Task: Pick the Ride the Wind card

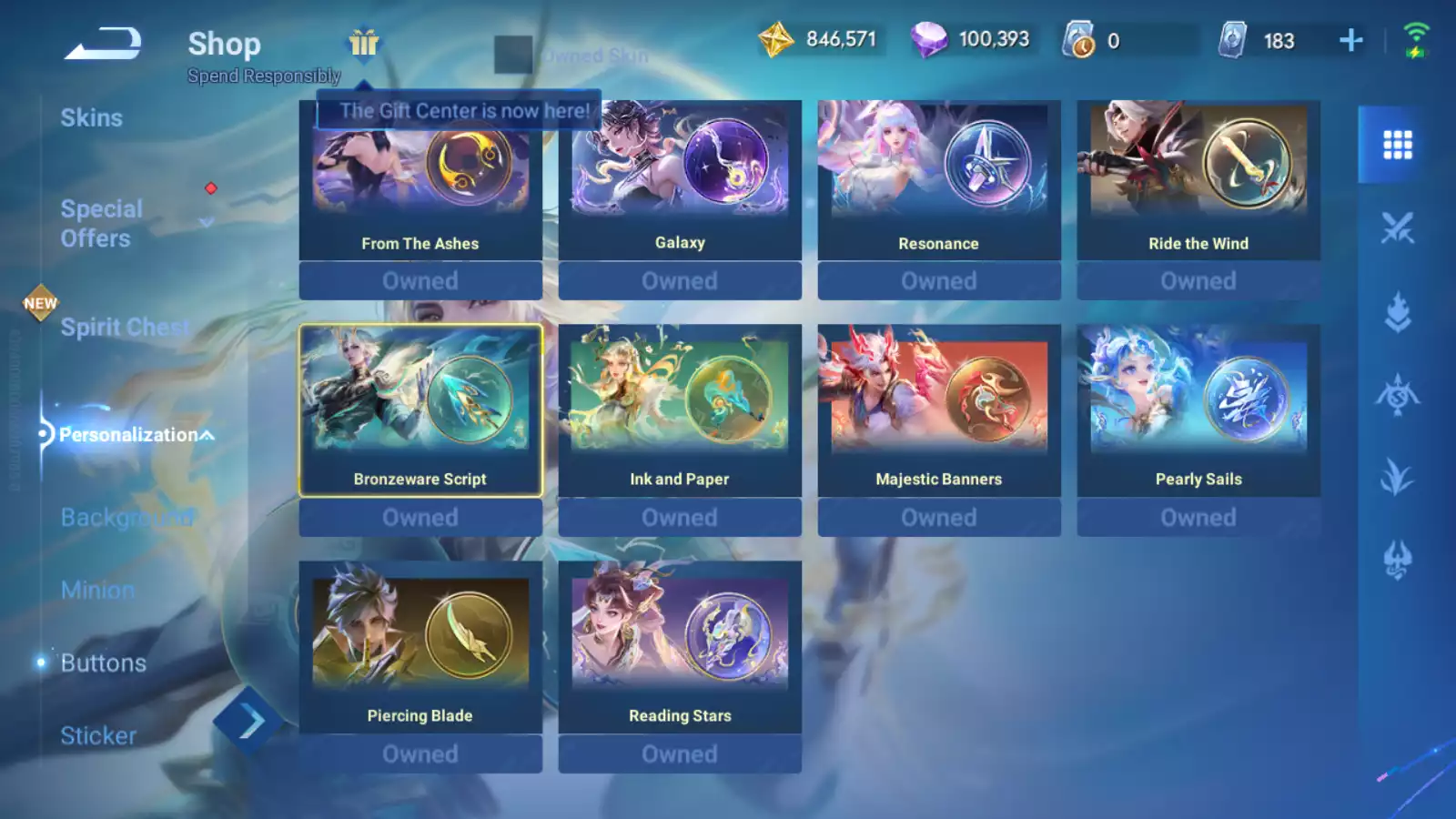Action: [x=1198, y=180]
